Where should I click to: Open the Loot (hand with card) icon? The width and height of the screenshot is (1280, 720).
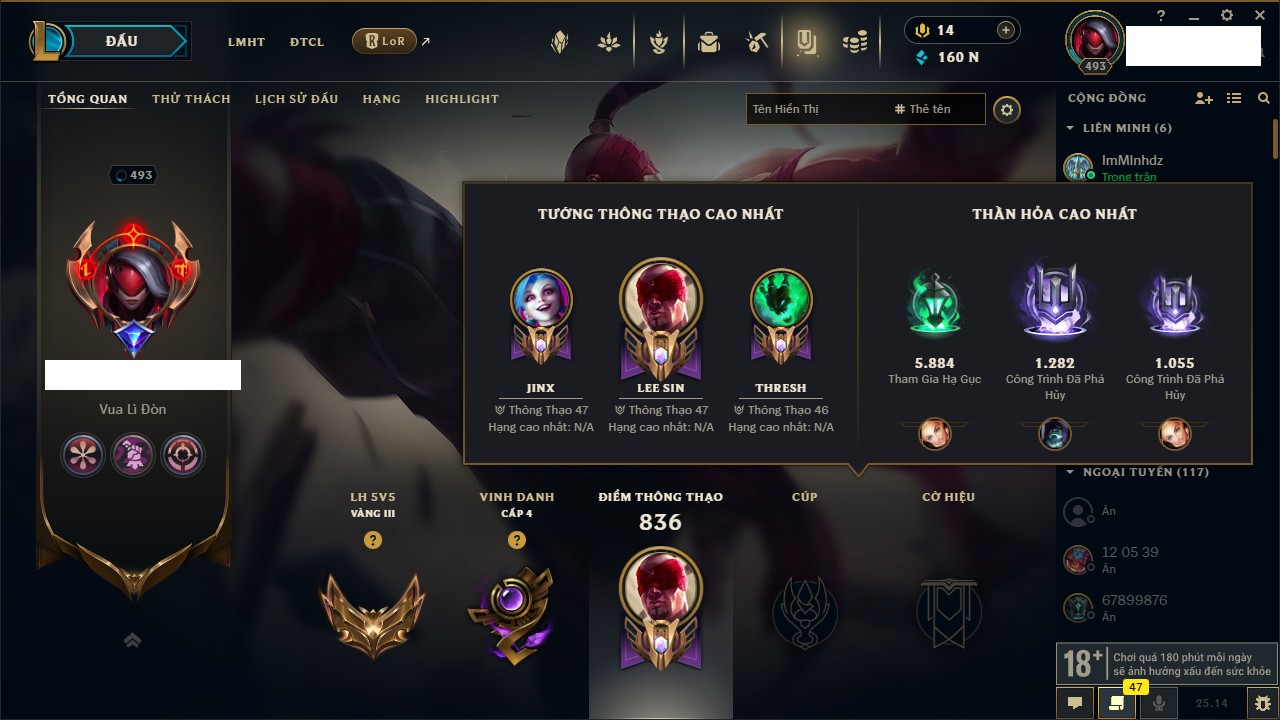tap(806, 41)
